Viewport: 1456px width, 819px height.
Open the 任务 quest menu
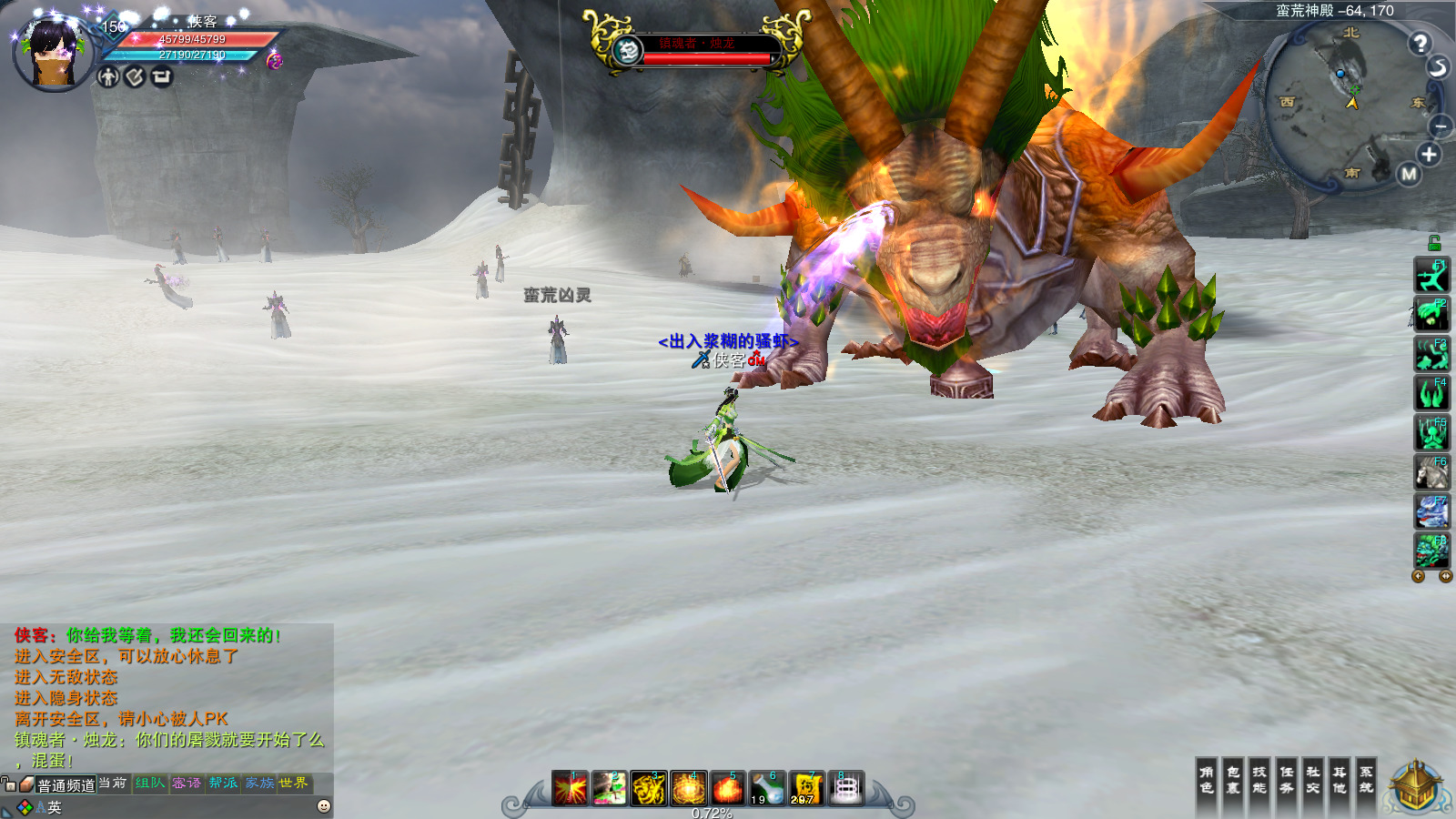[1287, 780]
